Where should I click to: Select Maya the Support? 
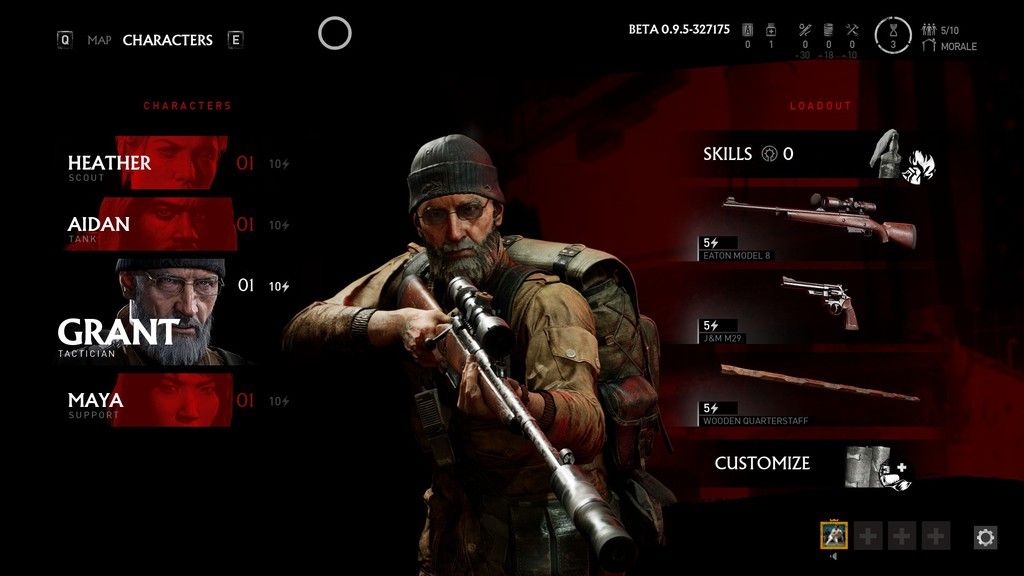pos(150,401)
